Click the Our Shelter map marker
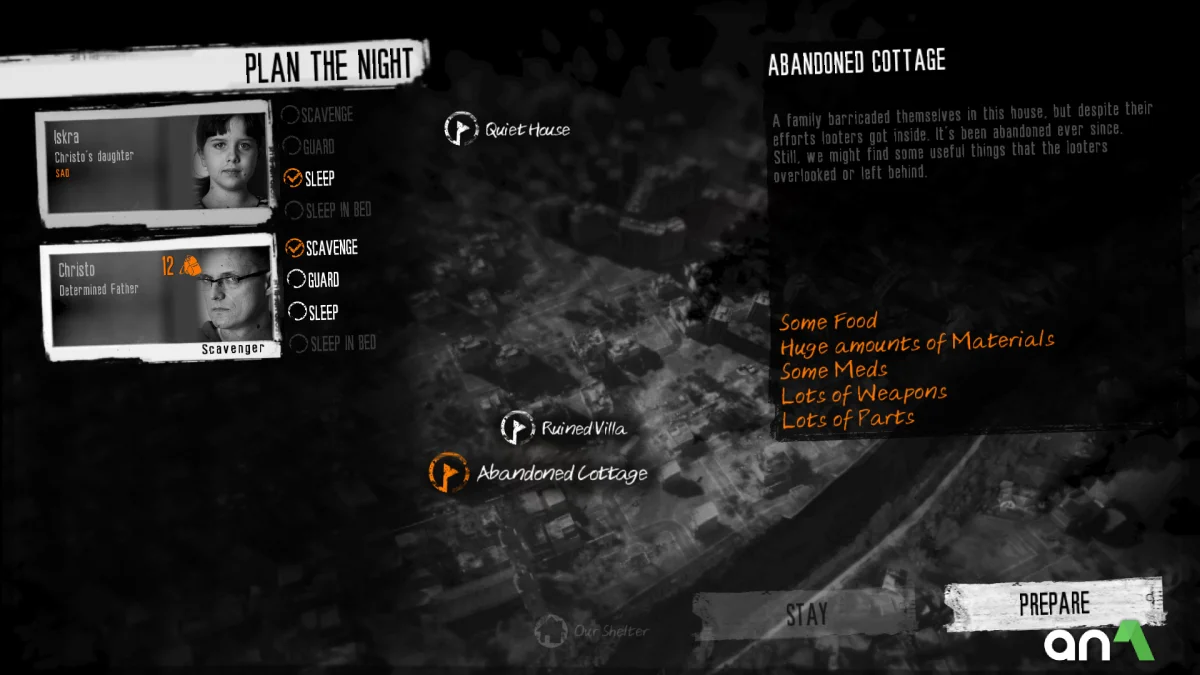The image size is (1200, 675). [550, 631]
